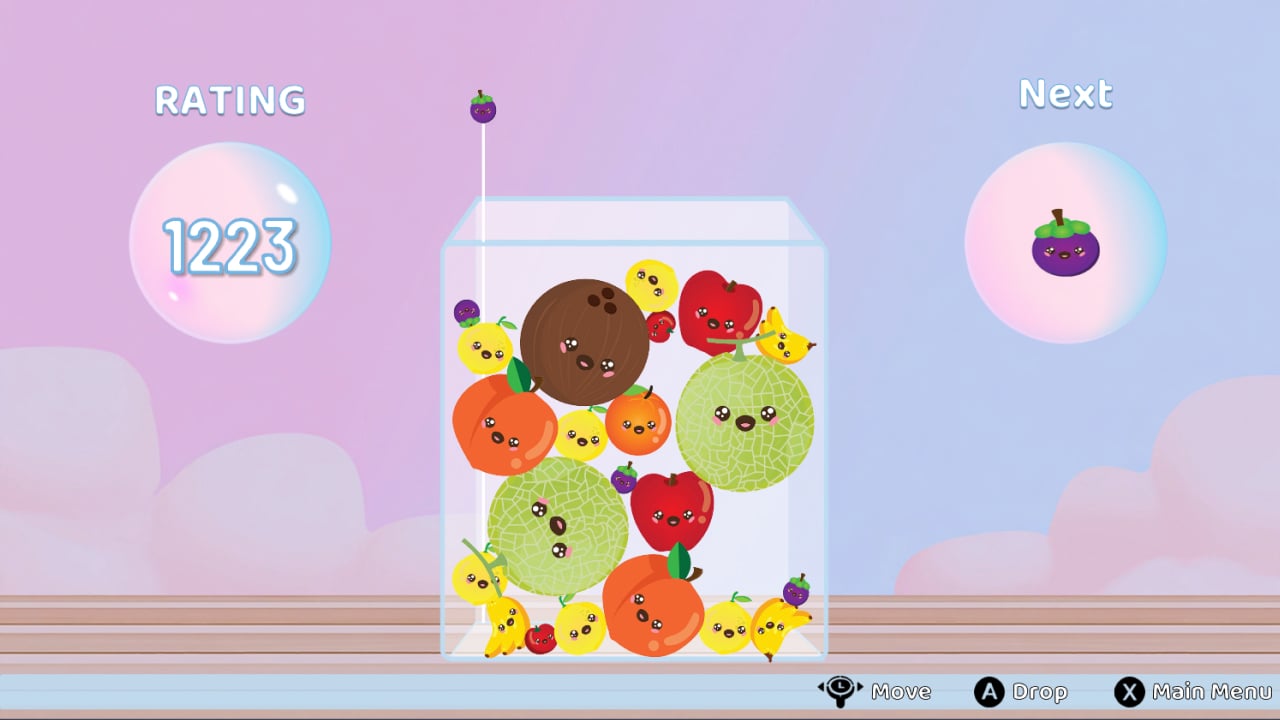1280x720 pixels.
Task: Select the yellow lemon near the top left
Action: pyautogui.click(x=487, y=349)
